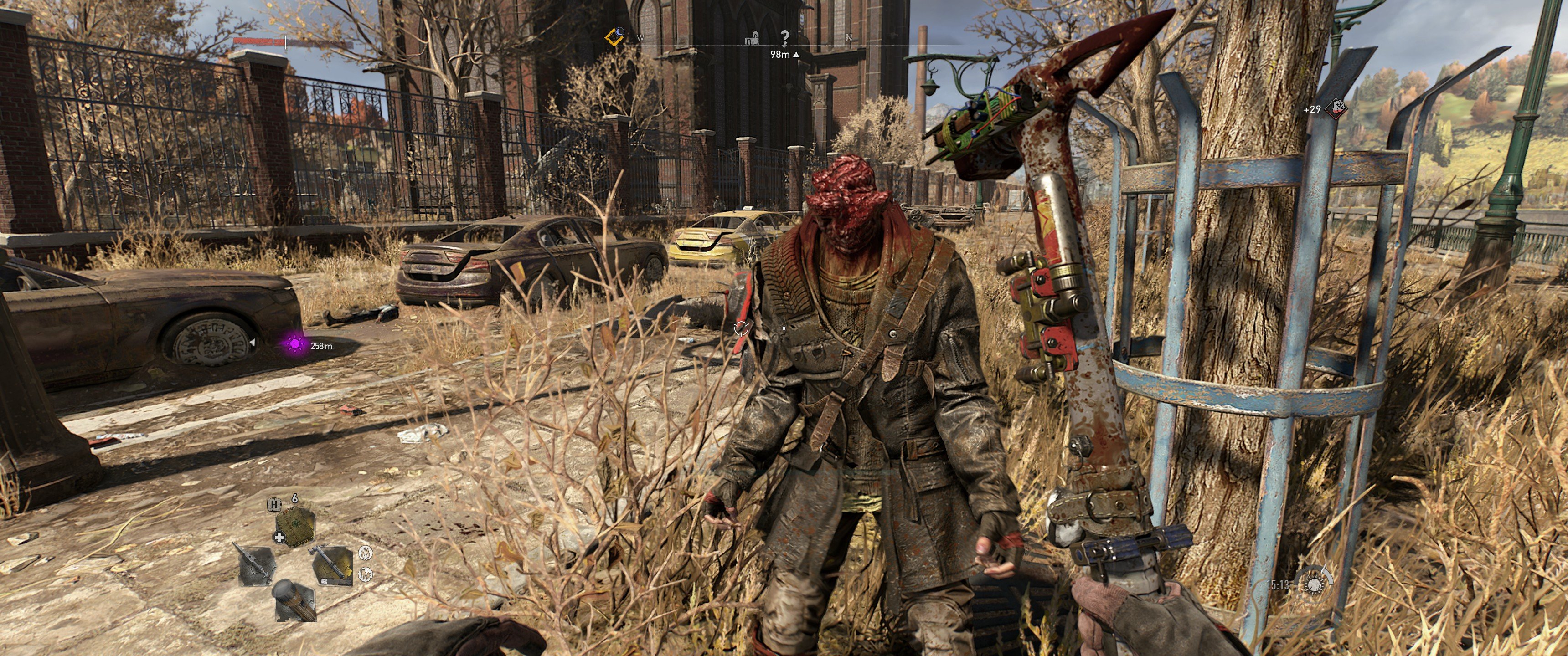Select the question mark marker on the compass
This screenshot has width=1568, height=656.
click(x=784, y=38)
